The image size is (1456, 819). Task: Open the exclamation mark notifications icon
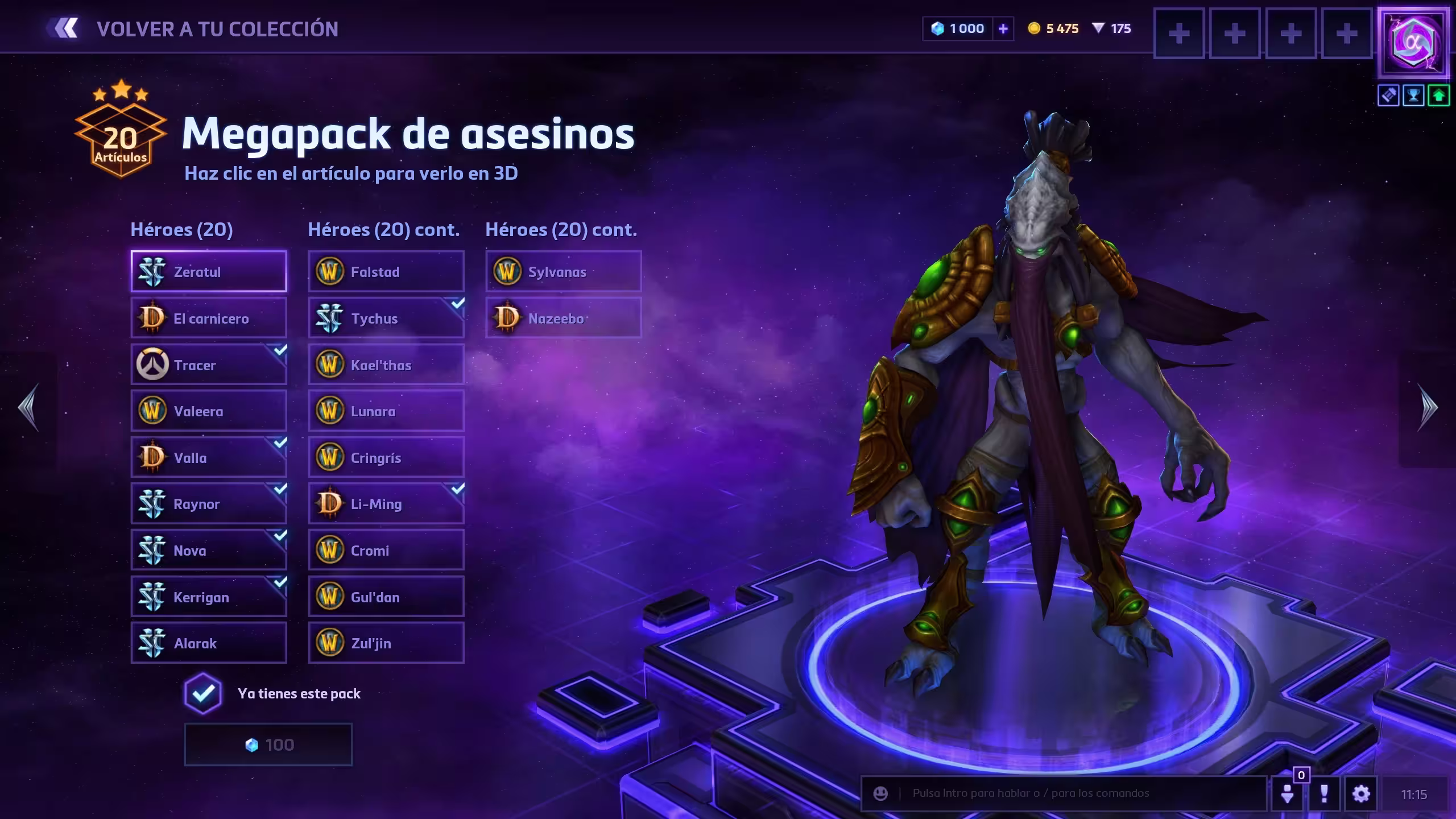tap(1324, 793)
